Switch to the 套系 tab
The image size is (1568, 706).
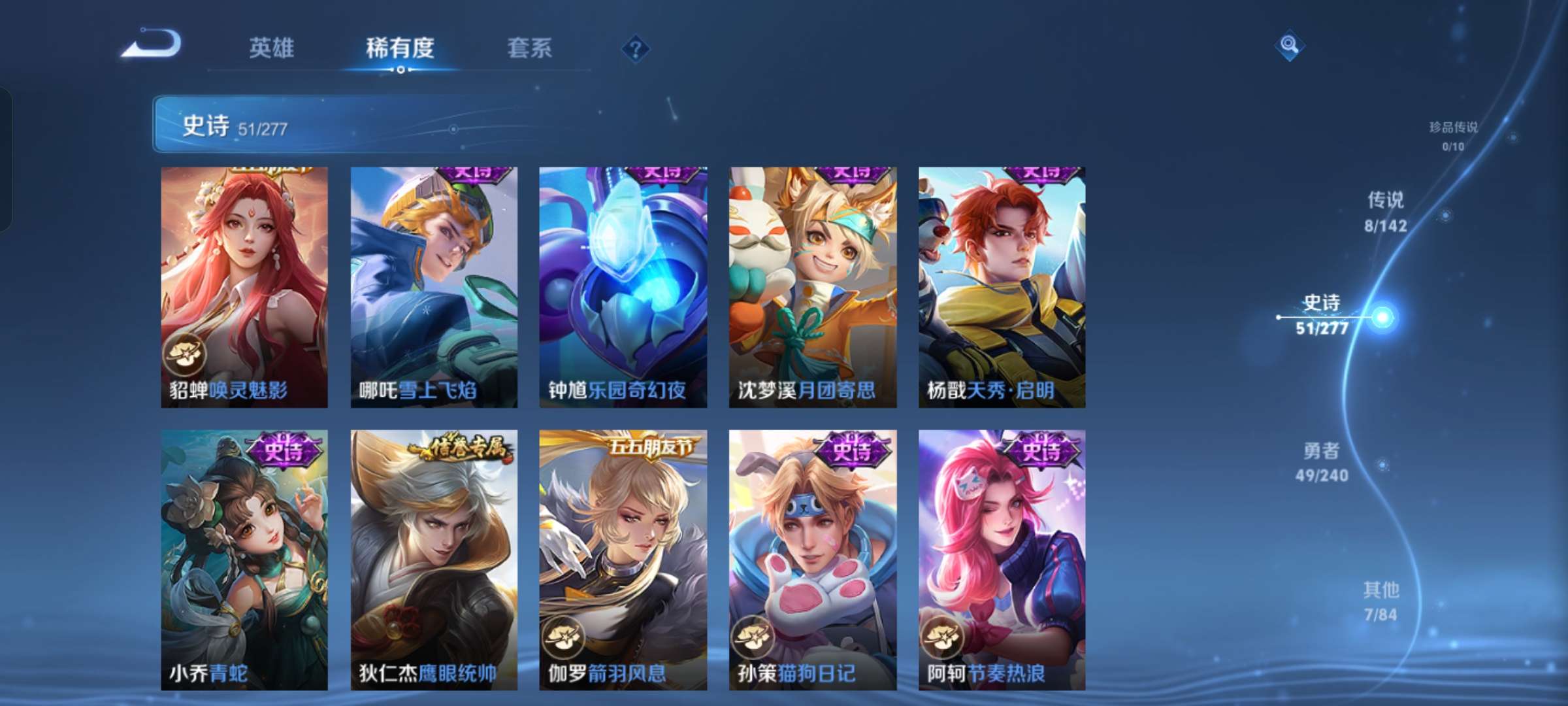(529, 47)
